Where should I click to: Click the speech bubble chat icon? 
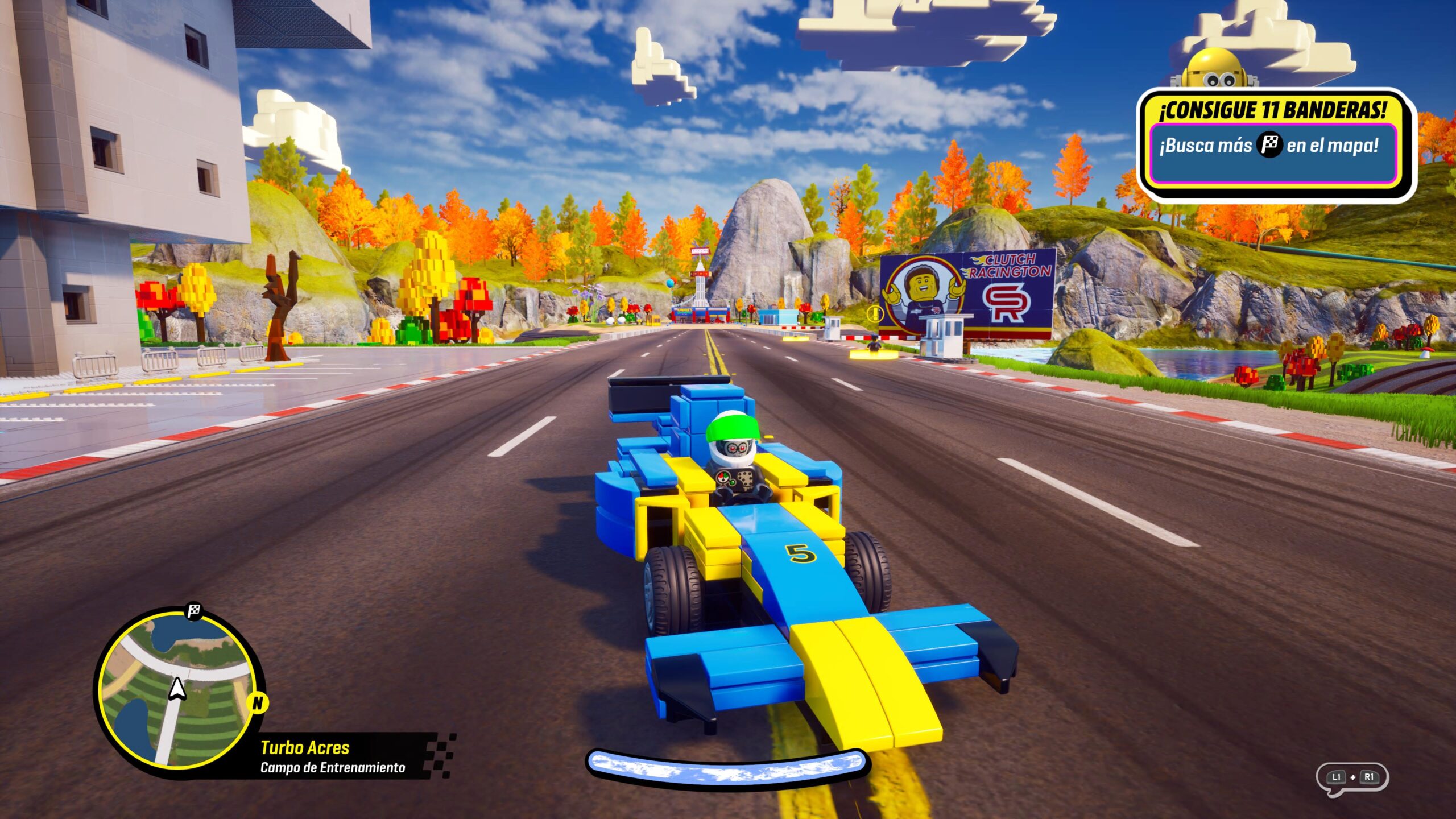(x=1352, y=778)
